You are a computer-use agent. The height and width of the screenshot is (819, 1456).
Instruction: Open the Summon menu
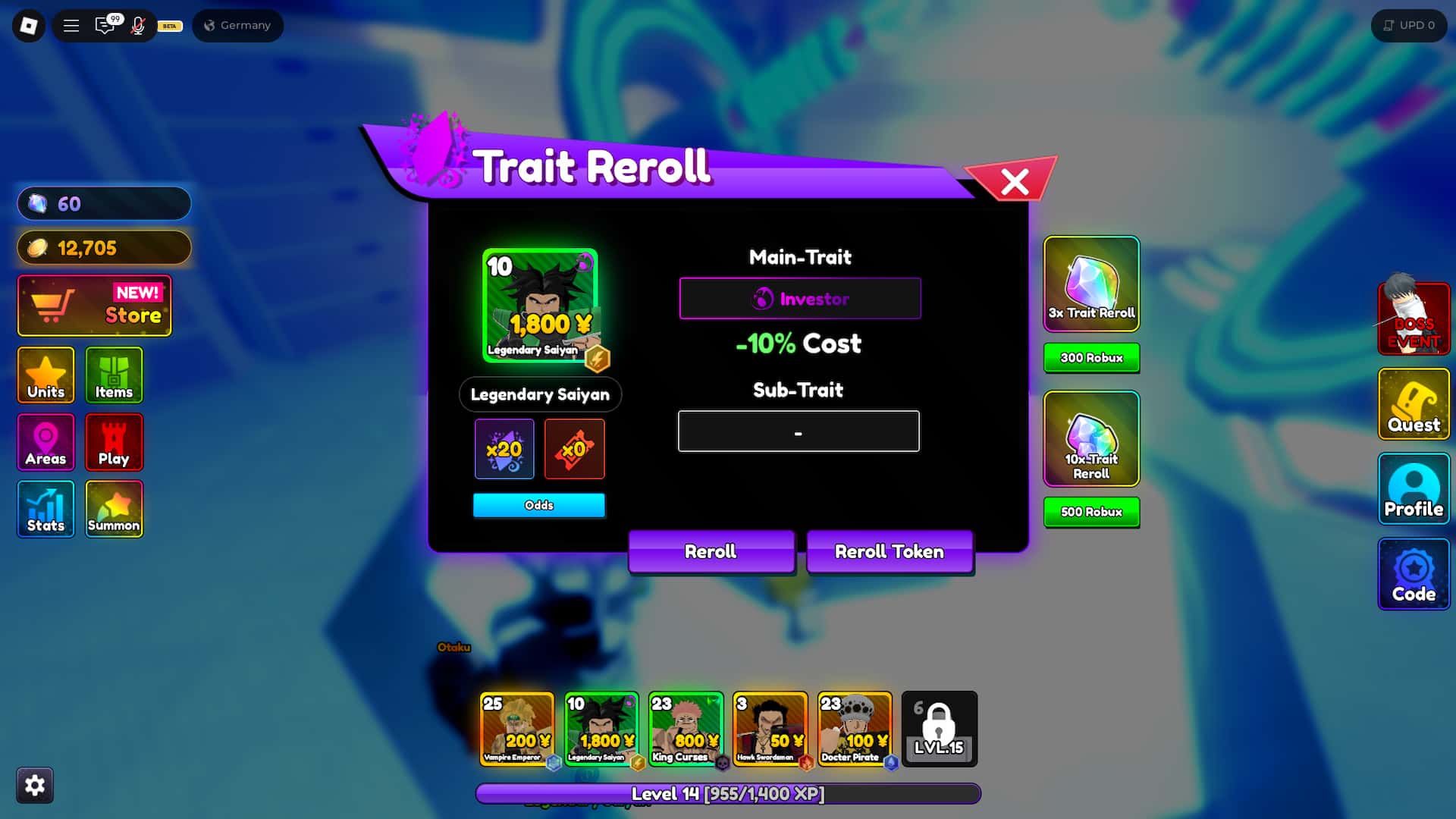point(114,509)
